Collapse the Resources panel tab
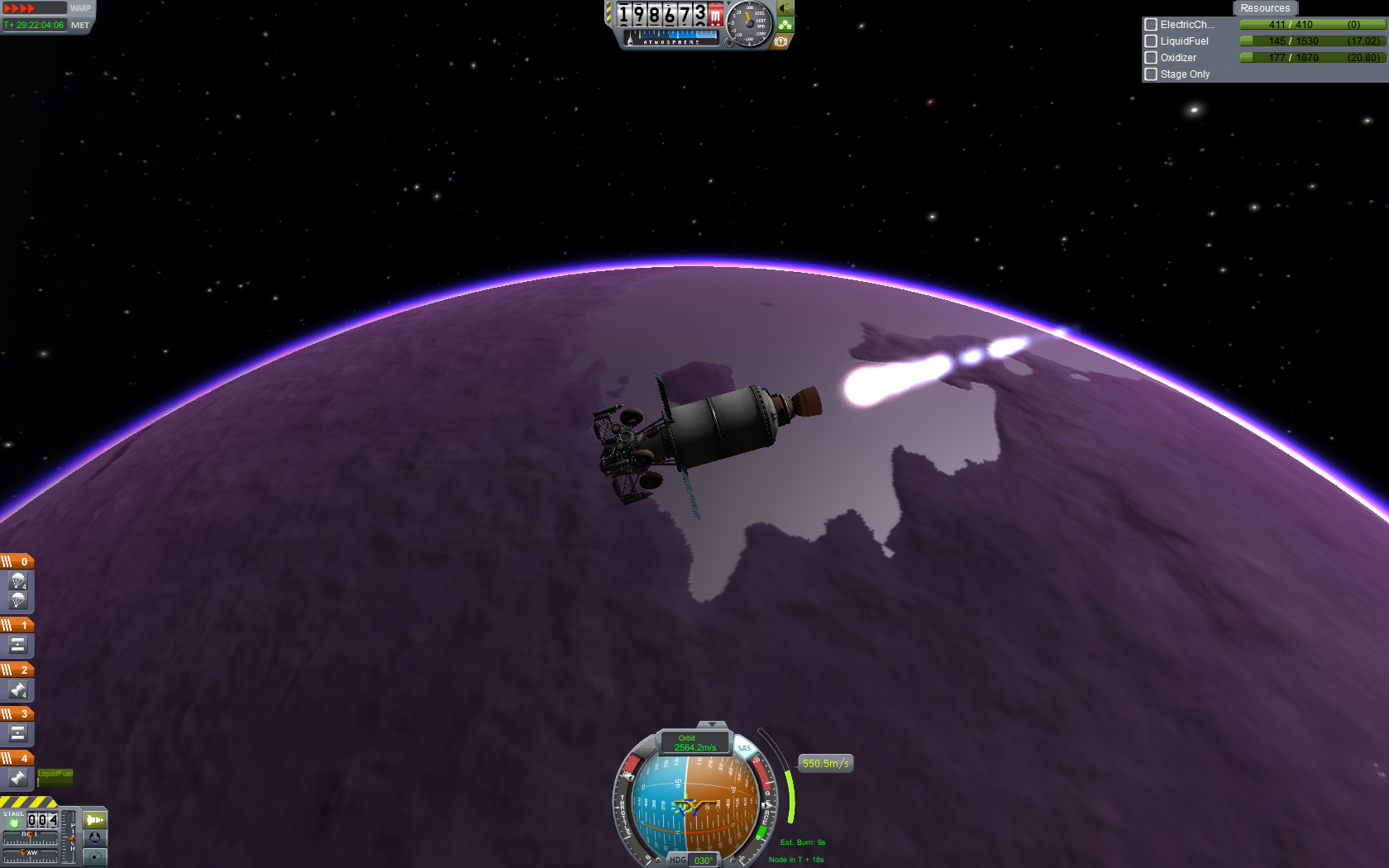 pos(1264,8)
